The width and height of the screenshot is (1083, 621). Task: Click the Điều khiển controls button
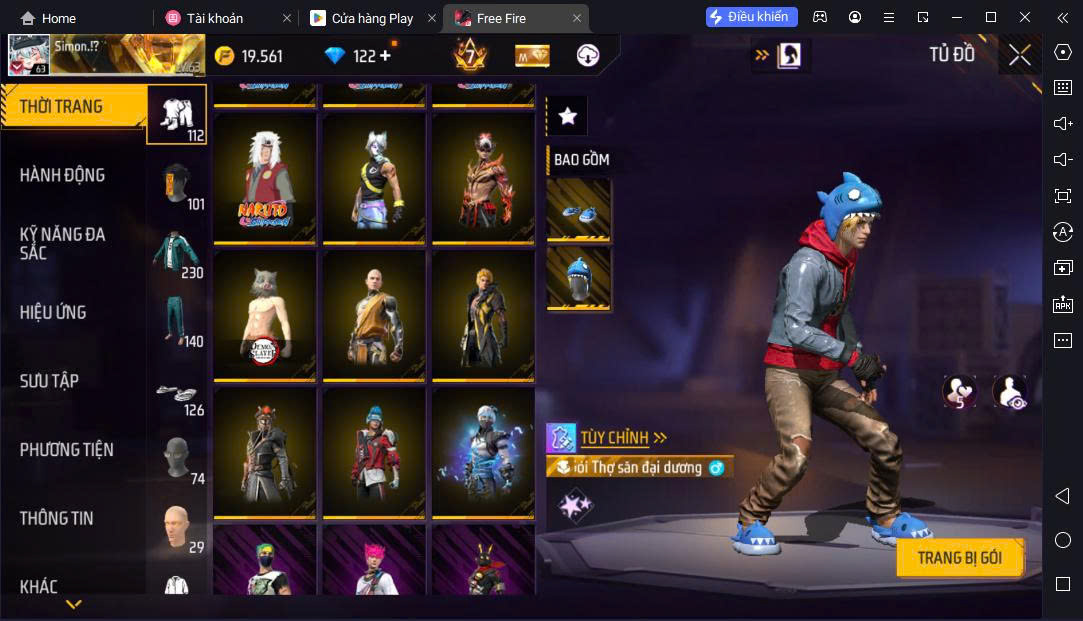(x=752, y=17)
